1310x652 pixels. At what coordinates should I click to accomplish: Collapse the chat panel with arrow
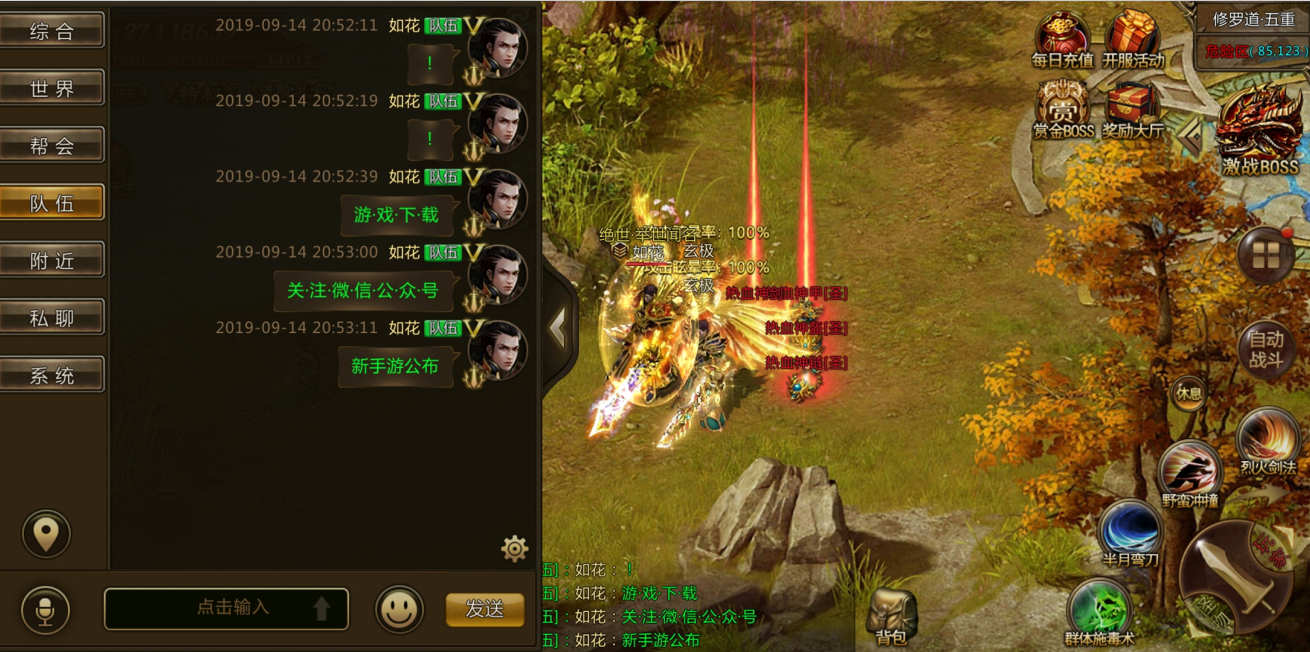tap(558, 326)
